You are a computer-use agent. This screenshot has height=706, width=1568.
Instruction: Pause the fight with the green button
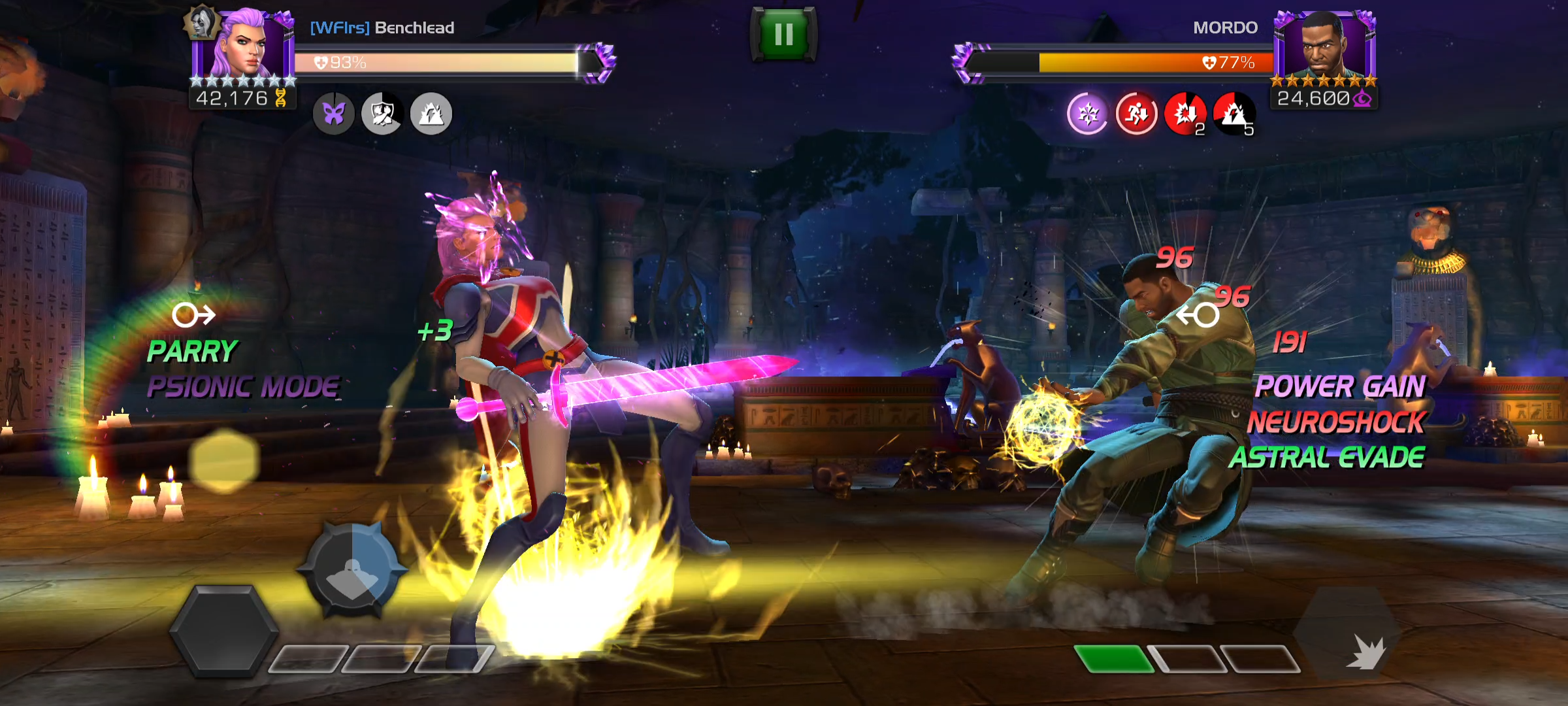[x=783, y=34]
